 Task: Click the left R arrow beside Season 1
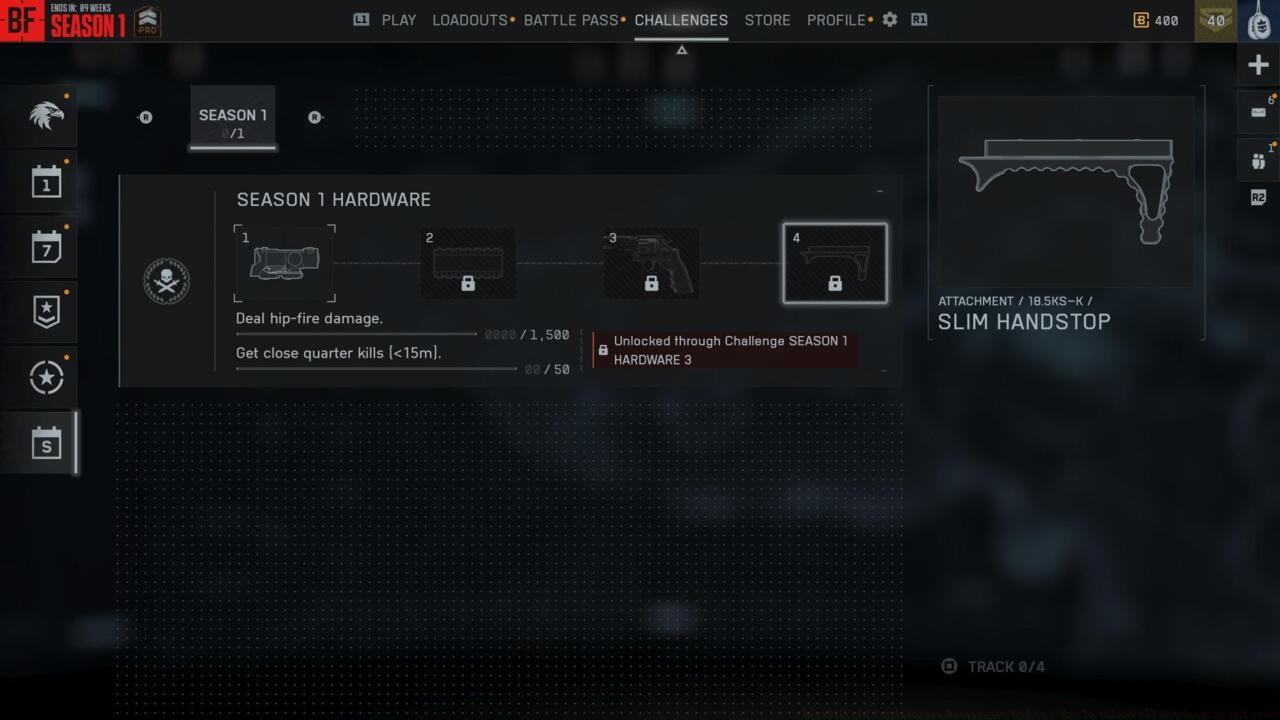pos(145,117)
